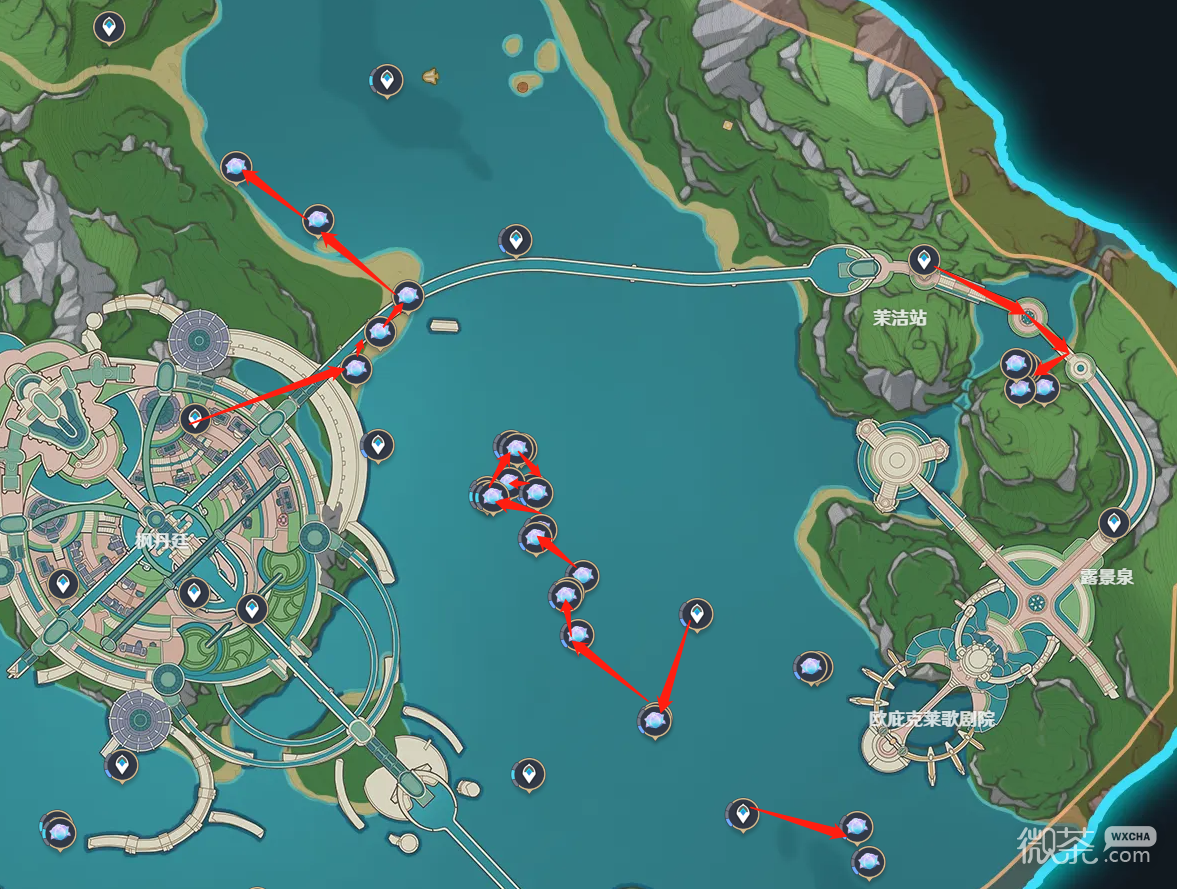Viewport: 1177px width, 889px height.
Task: Select the teleport waypoint beside 茉洁站
Action: (924, 260)
